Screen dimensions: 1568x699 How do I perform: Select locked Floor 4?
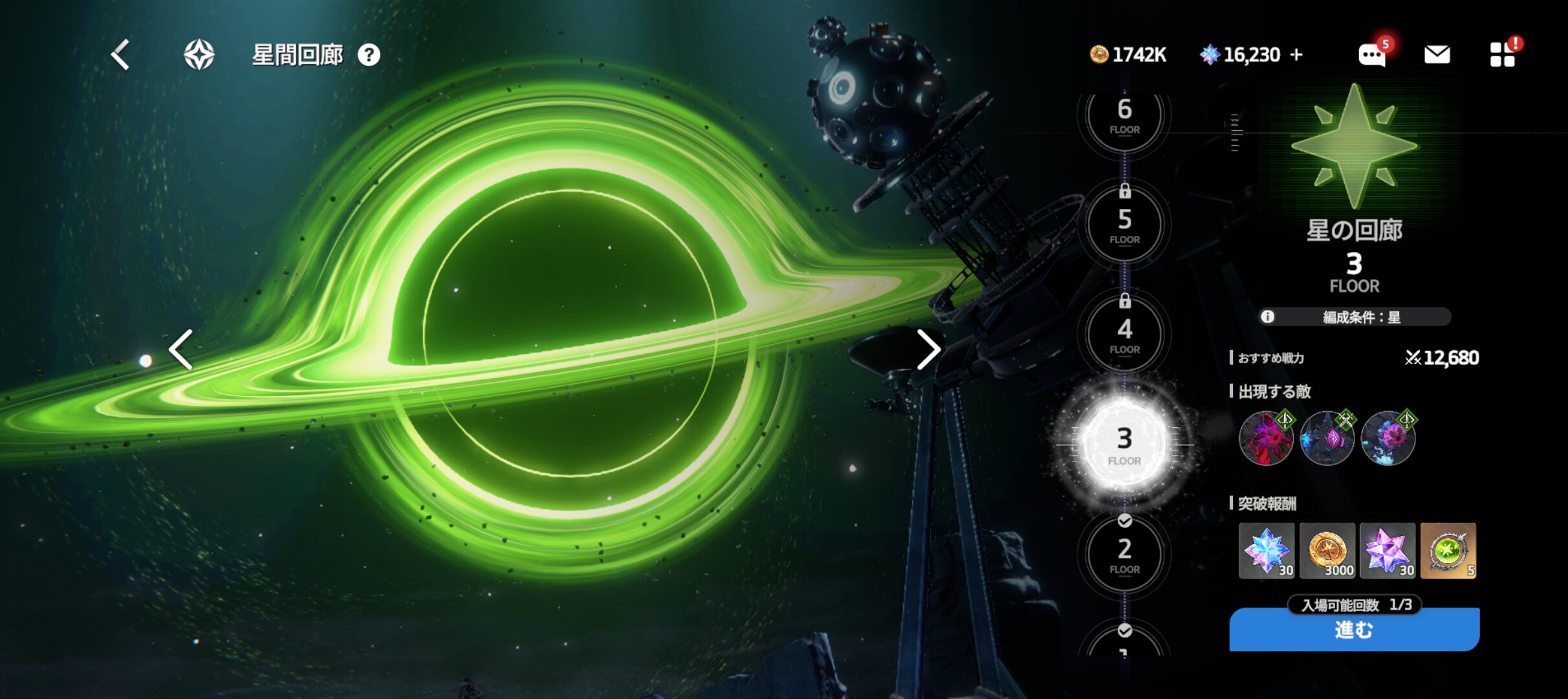coord(1124,335)
